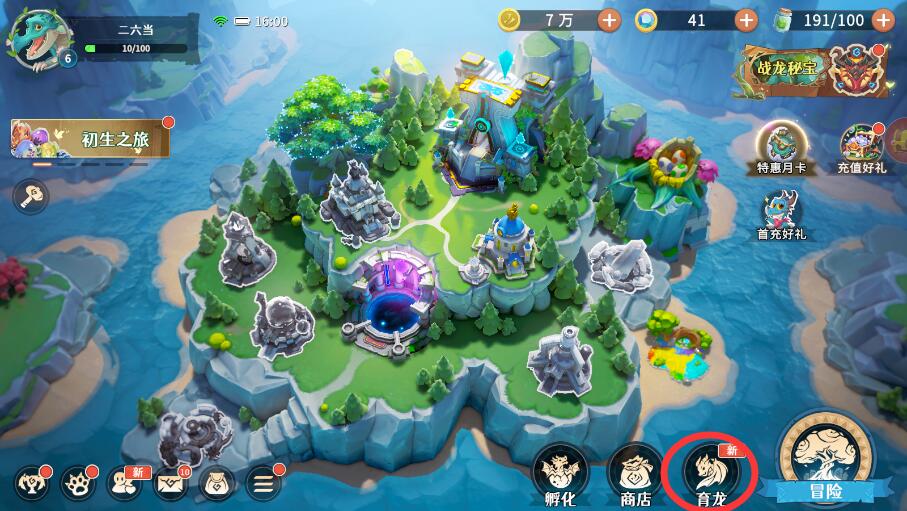
Task: Open the 充值好礼 recharge gift offer
Action: [861, 145]
